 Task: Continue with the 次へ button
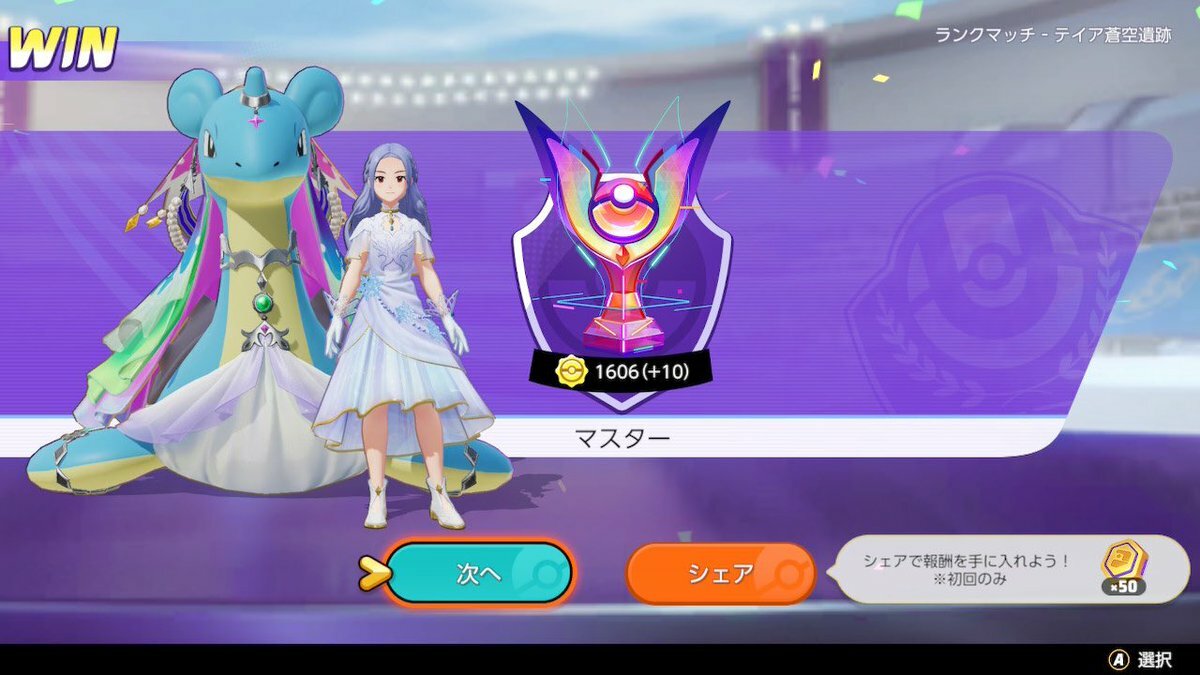click(x=479, y=573)
